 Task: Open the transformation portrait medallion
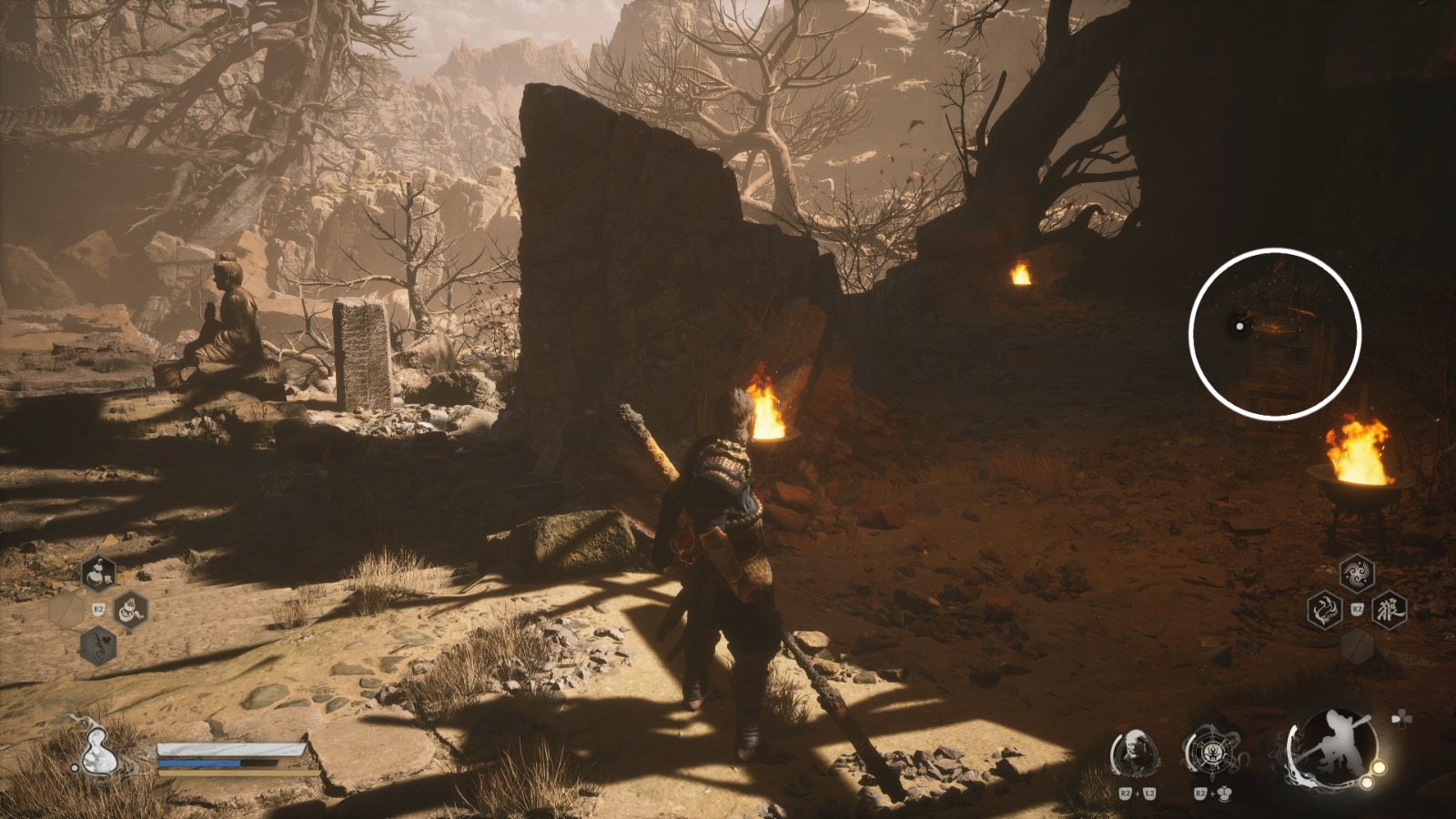point(1137,752)
